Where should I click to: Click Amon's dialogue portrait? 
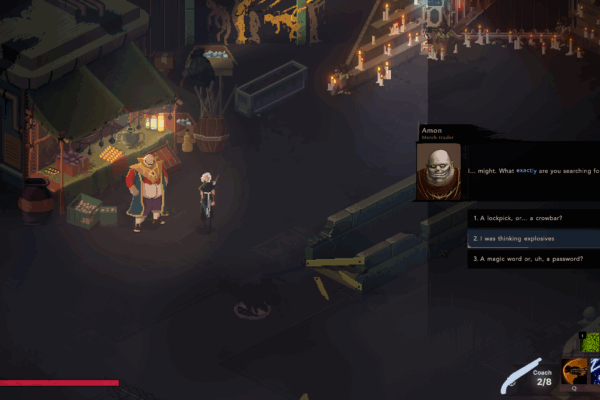438,172
